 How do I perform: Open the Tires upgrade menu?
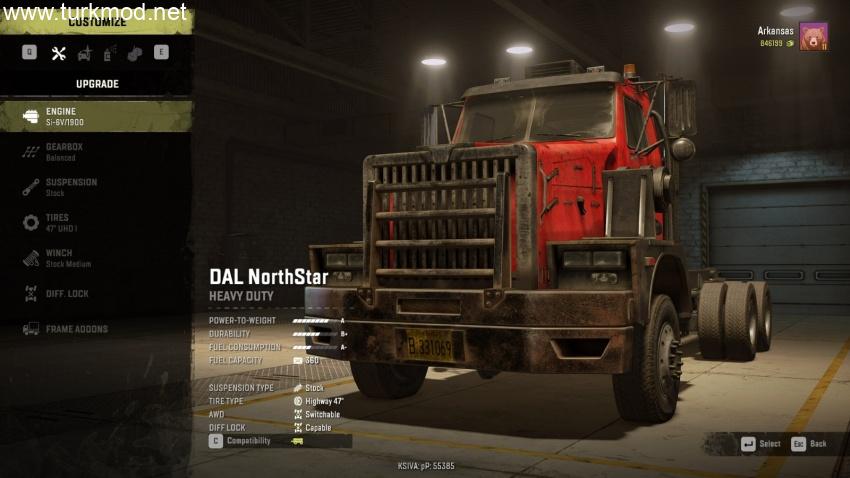[x=96, y=222]
